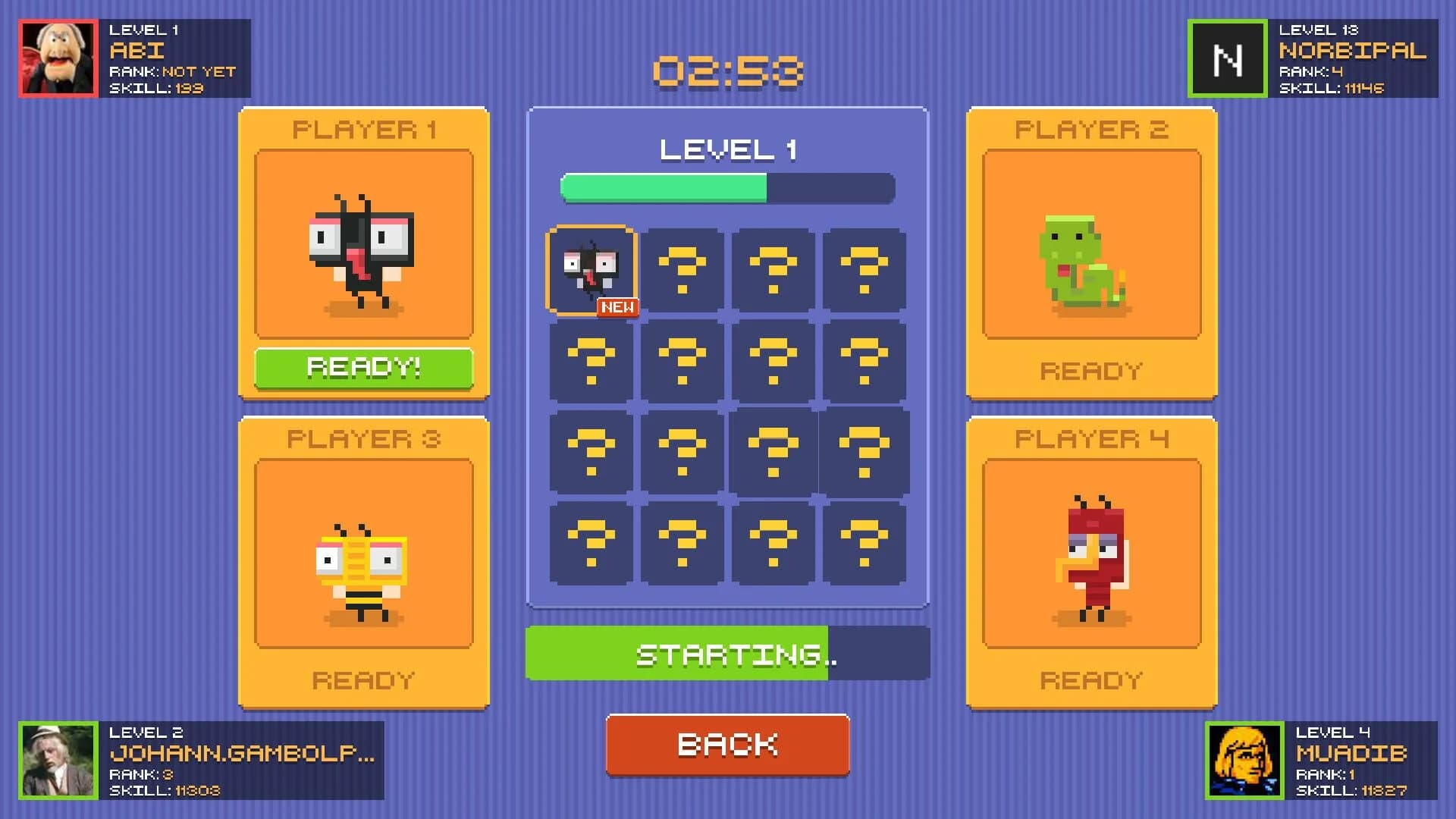Toggle READY under Player 4's bird
The image size is (1456, 819).
pyautogui.click(x=1090, y=679)
